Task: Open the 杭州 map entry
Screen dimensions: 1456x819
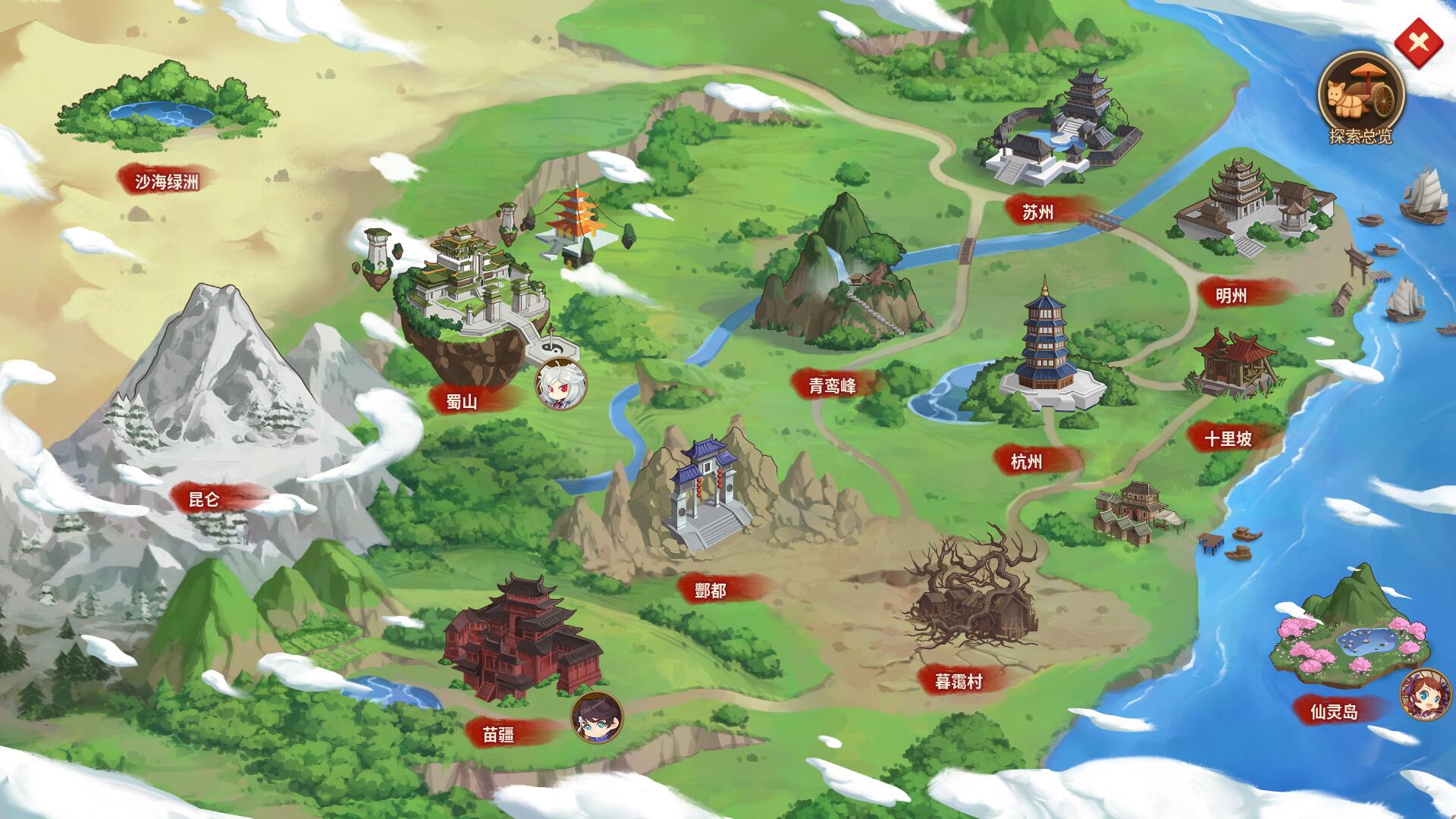Action: click(1025, 460)
